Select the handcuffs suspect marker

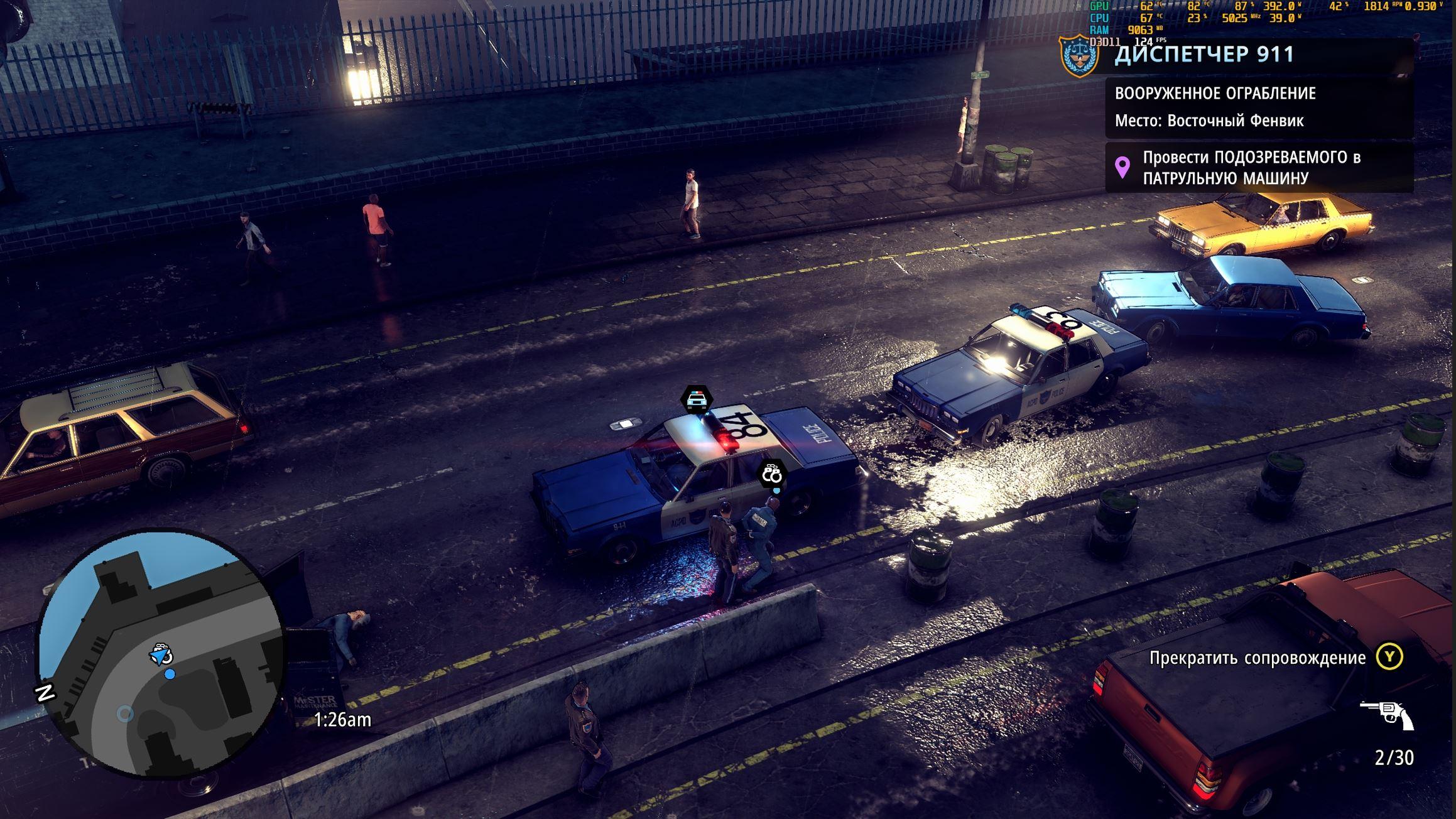pos(771,473)
